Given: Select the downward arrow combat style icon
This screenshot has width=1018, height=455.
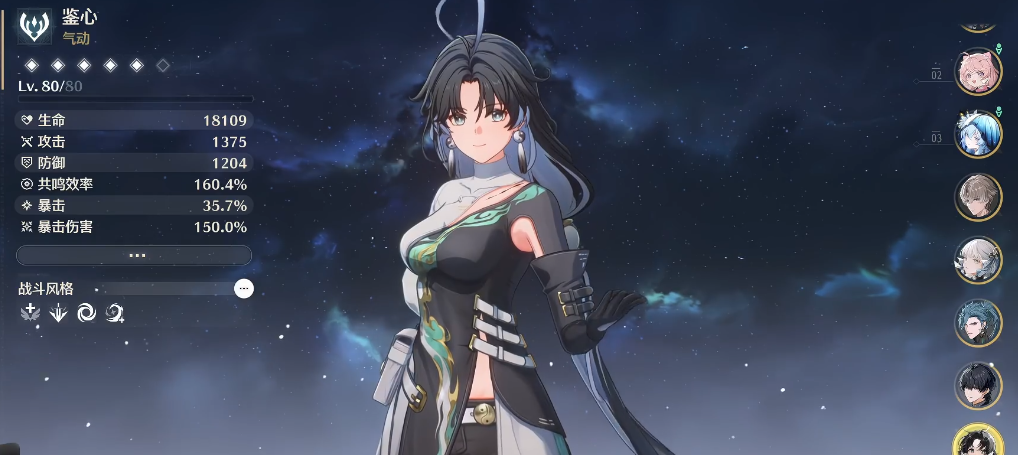Looking at the screenshot, I should 58,314.
